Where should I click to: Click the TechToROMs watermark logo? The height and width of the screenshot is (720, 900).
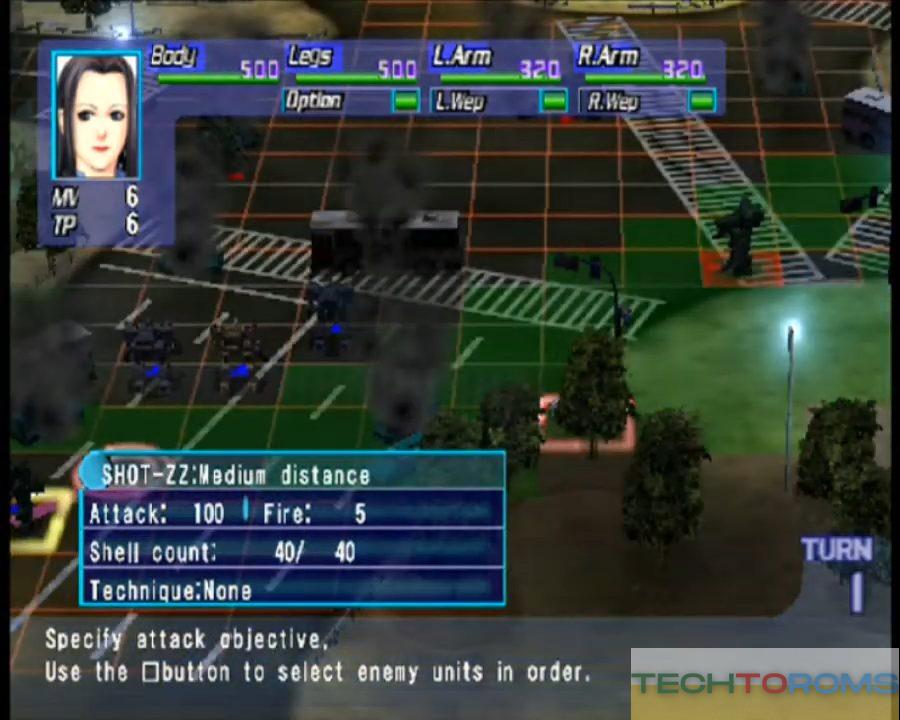click(x=765, y=684)
